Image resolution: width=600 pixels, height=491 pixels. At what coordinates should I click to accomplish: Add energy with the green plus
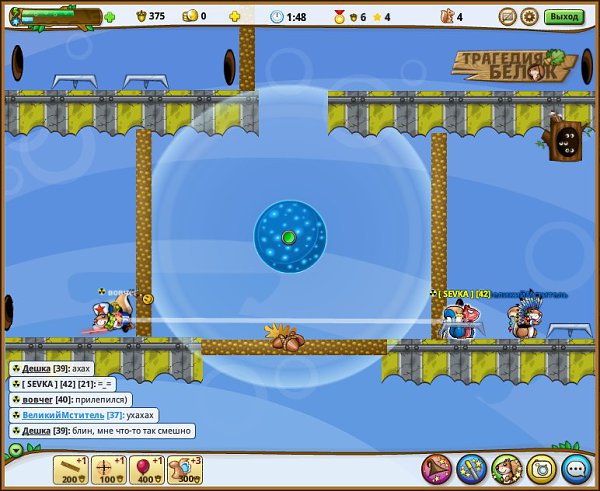point(109,17)
